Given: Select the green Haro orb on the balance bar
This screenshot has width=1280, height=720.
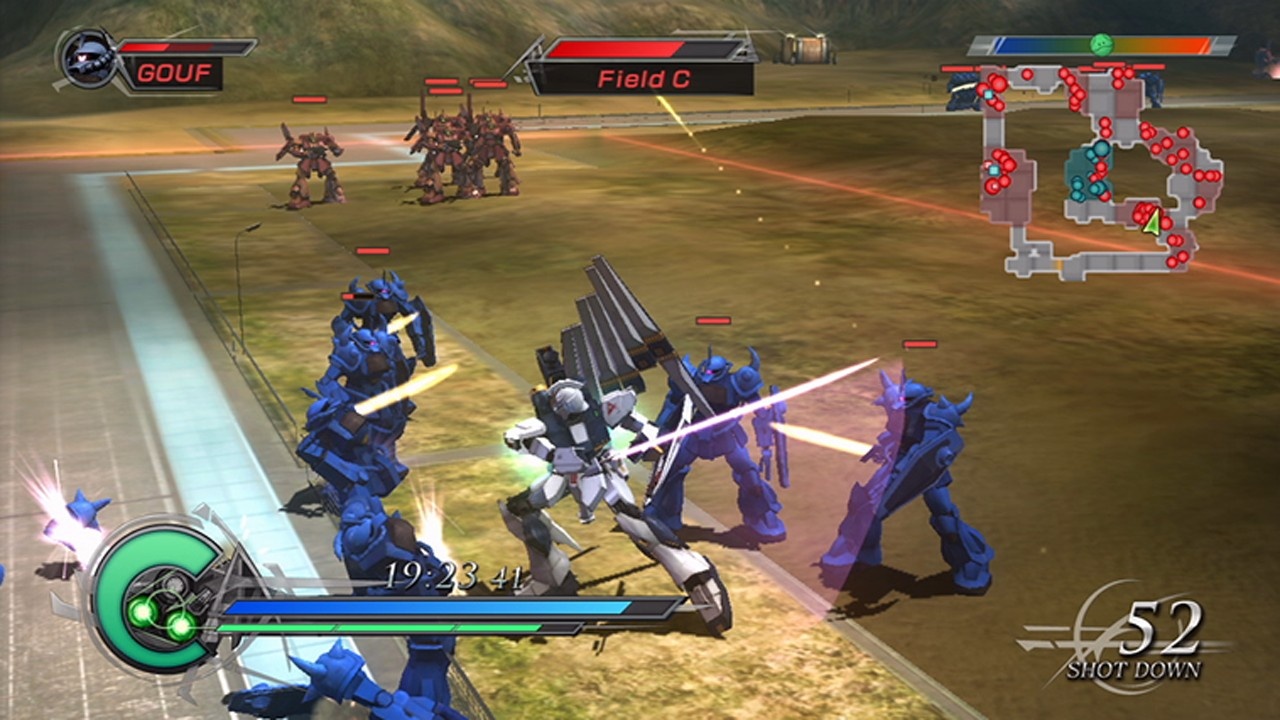Looking at the screenshot, I should tap(1102, 43).
